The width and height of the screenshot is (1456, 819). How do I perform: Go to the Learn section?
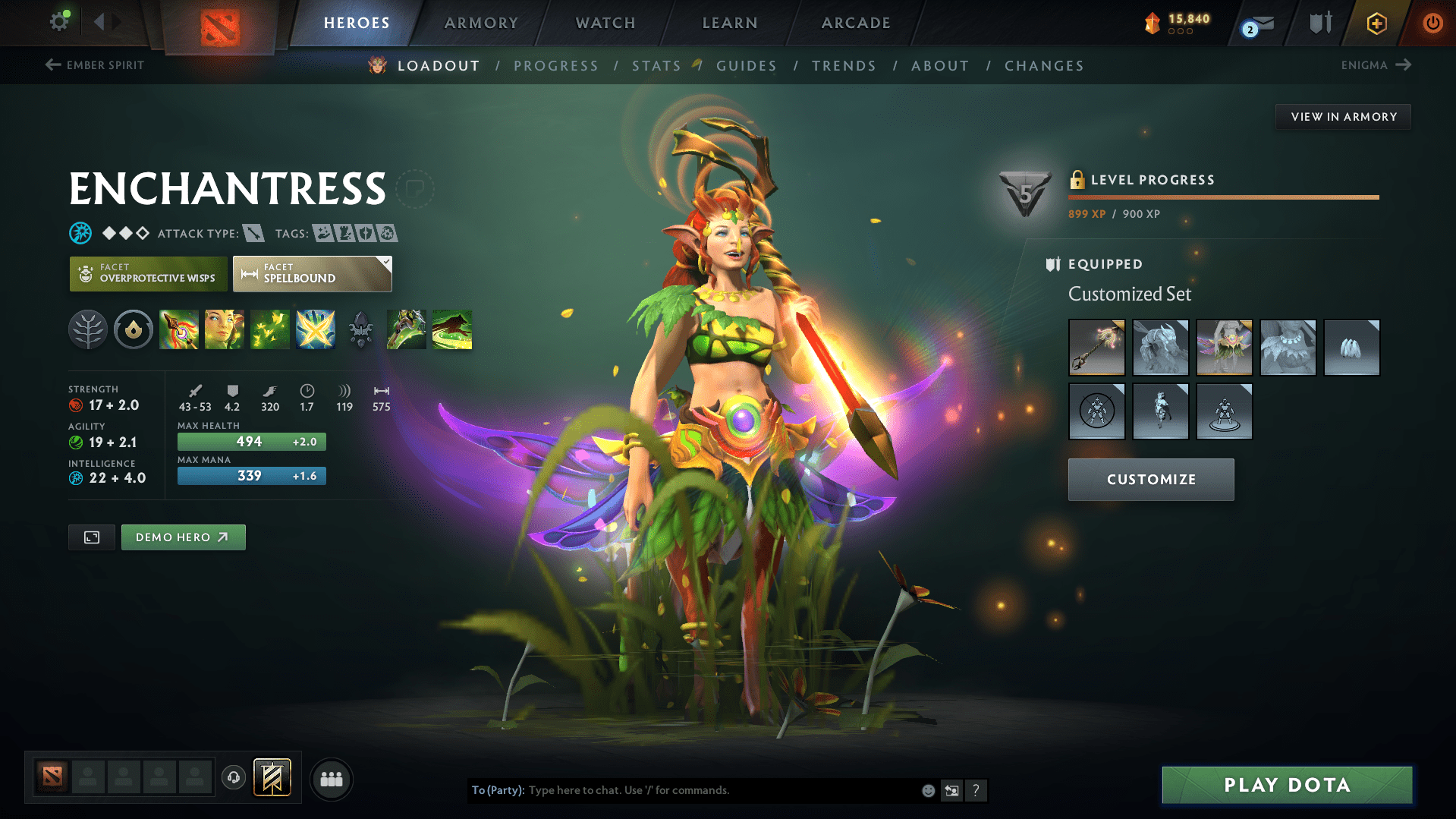click(x=730, y=23)
